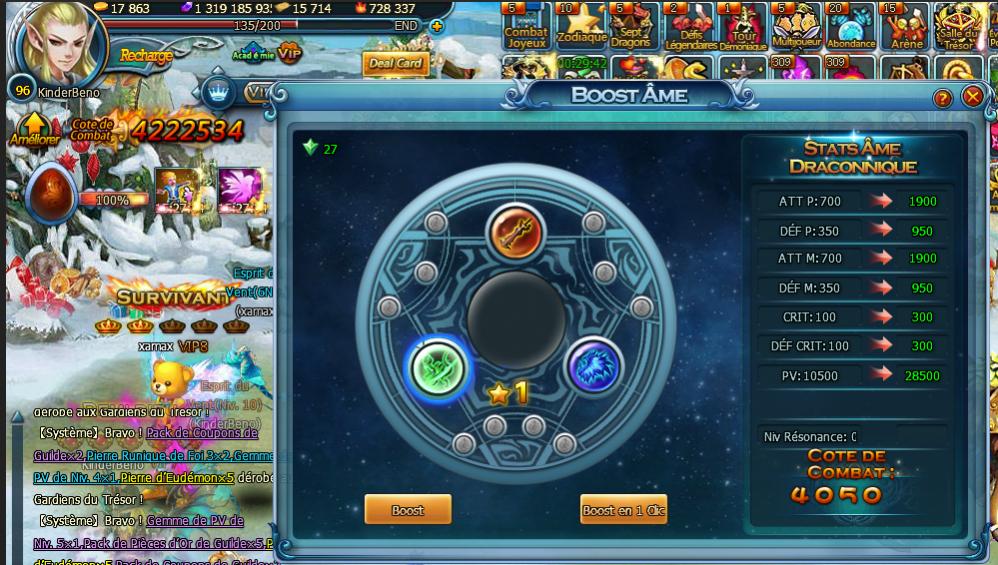Screen dimensions: 998x565
Task: Click the Boost button
Action: [407, 510]
